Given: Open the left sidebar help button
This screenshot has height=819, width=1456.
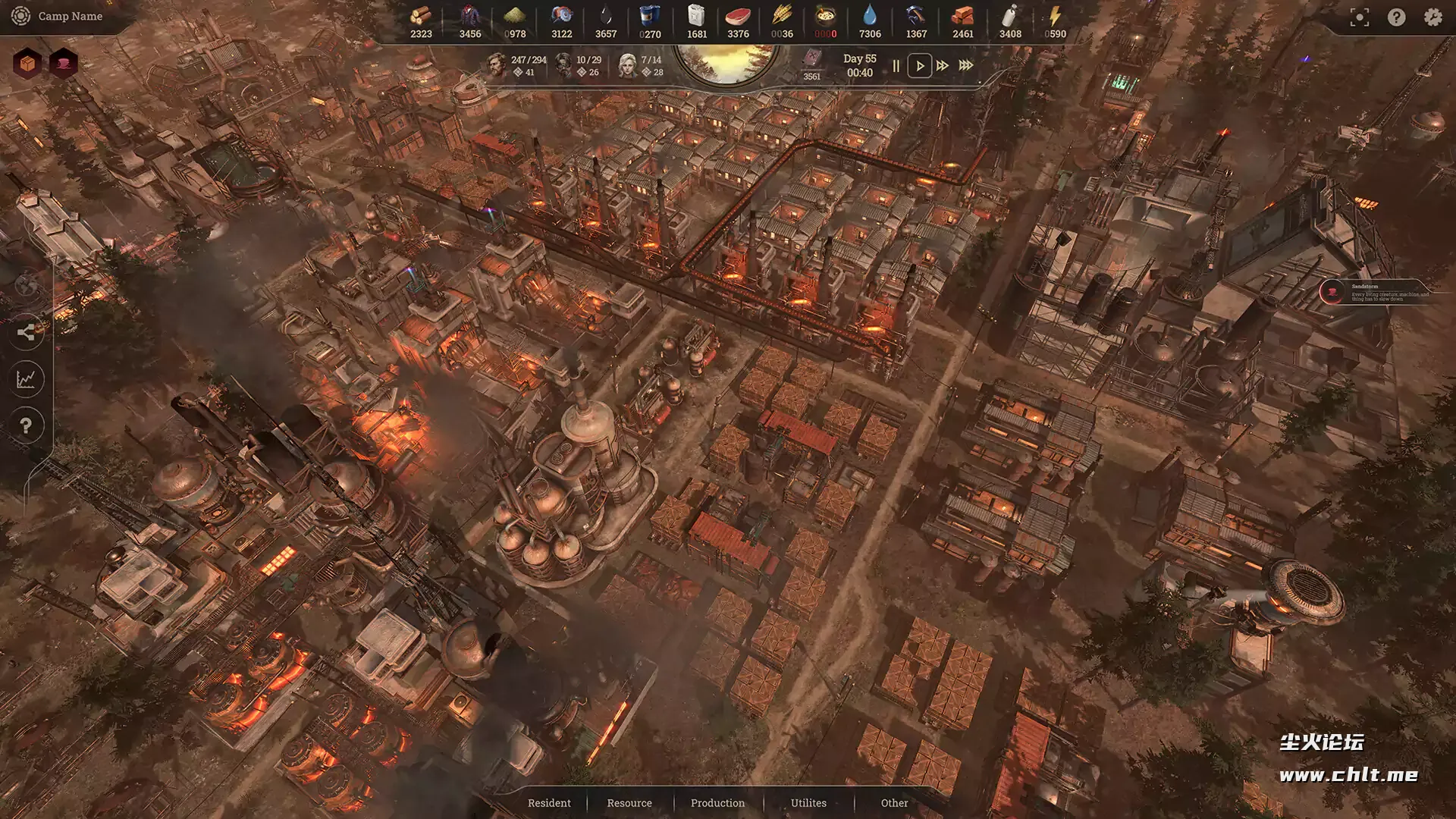Looking at the screenshot, I should pos(27,425).
